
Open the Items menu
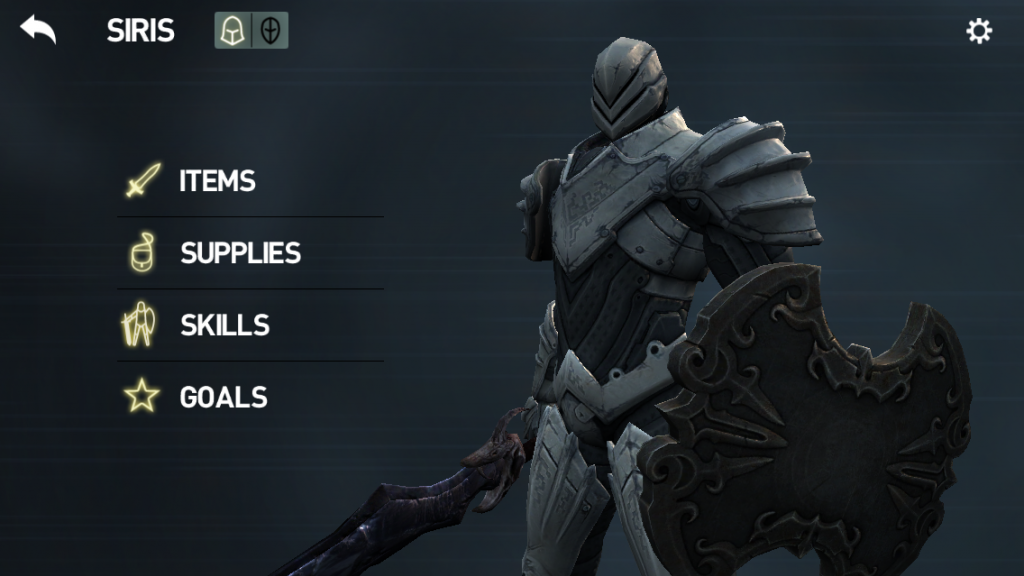[216, 181]
